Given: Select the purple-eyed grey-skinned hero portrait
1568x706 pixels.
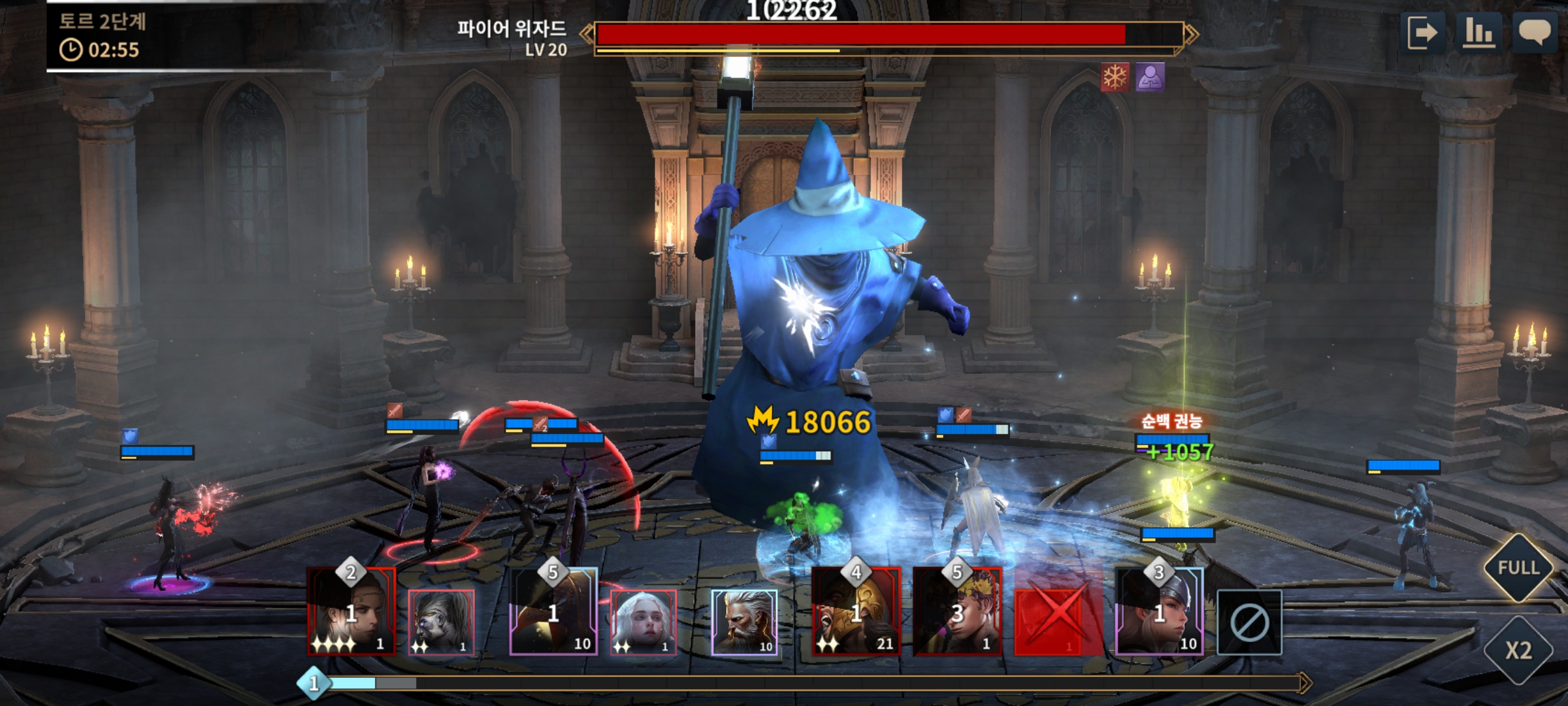Looking at the screenshot, I should 441,622.
